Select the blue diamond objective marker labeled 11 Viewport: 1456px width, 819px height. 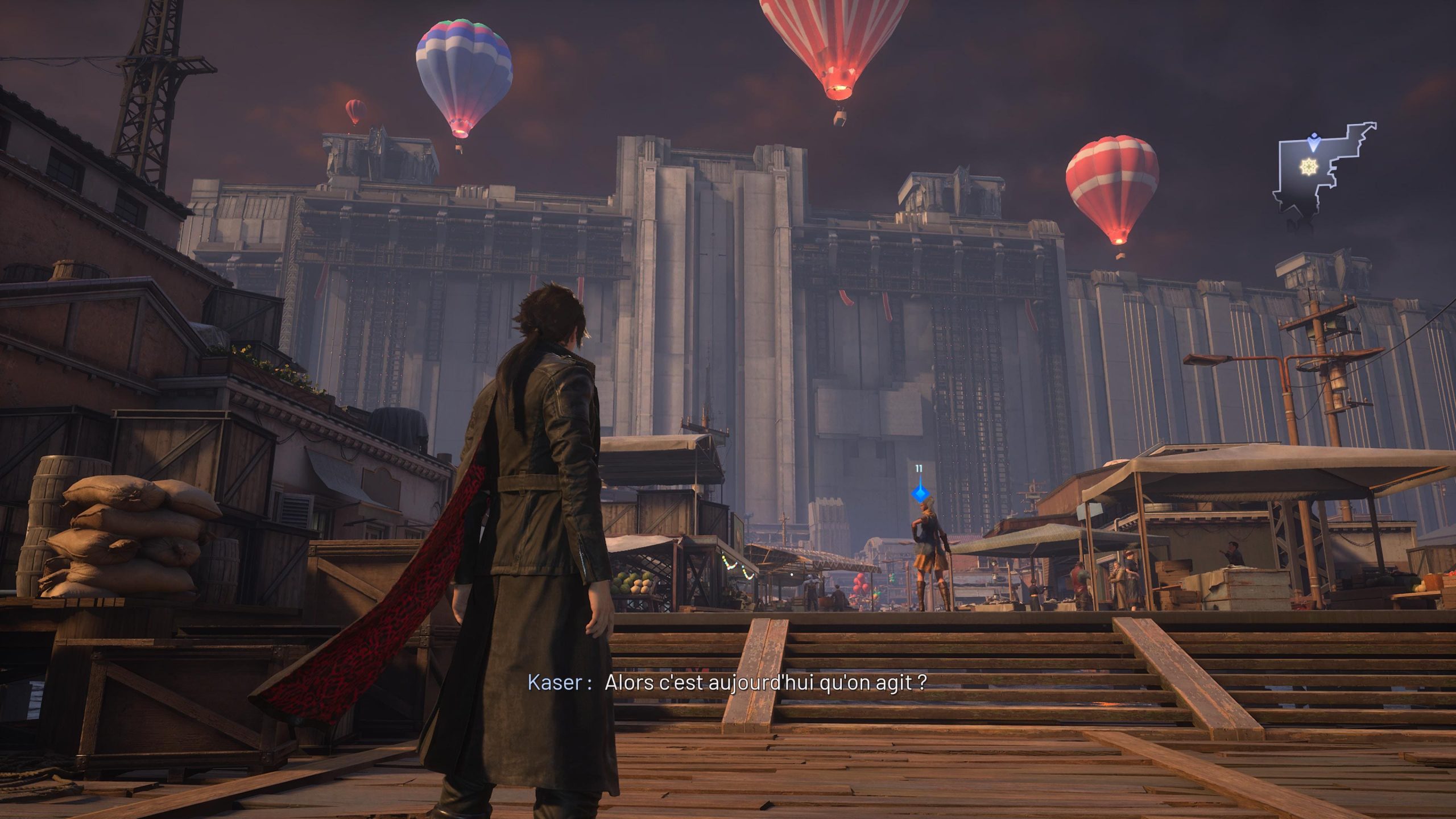click(x=919, y=494)
